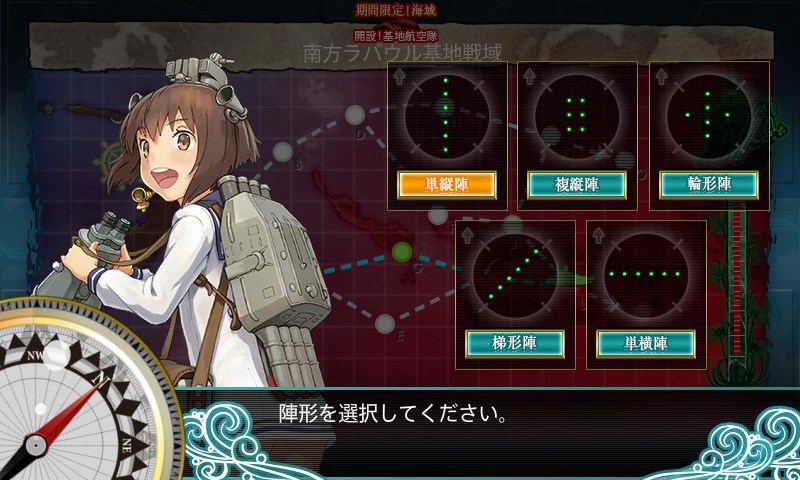800x480 pixels.
Task: Click the diagonal dots radar display
Action: pyautogui.click(x=515, y=273)
